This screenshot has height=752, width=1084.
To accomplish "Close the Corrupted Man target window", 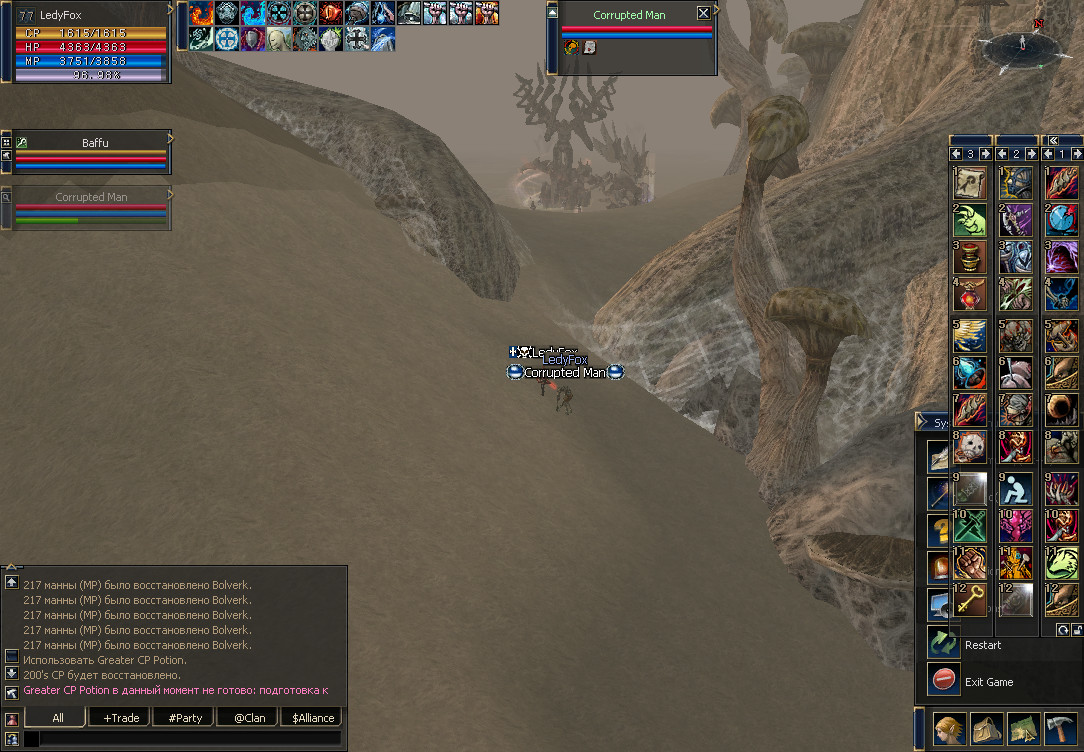I will 703,14.
